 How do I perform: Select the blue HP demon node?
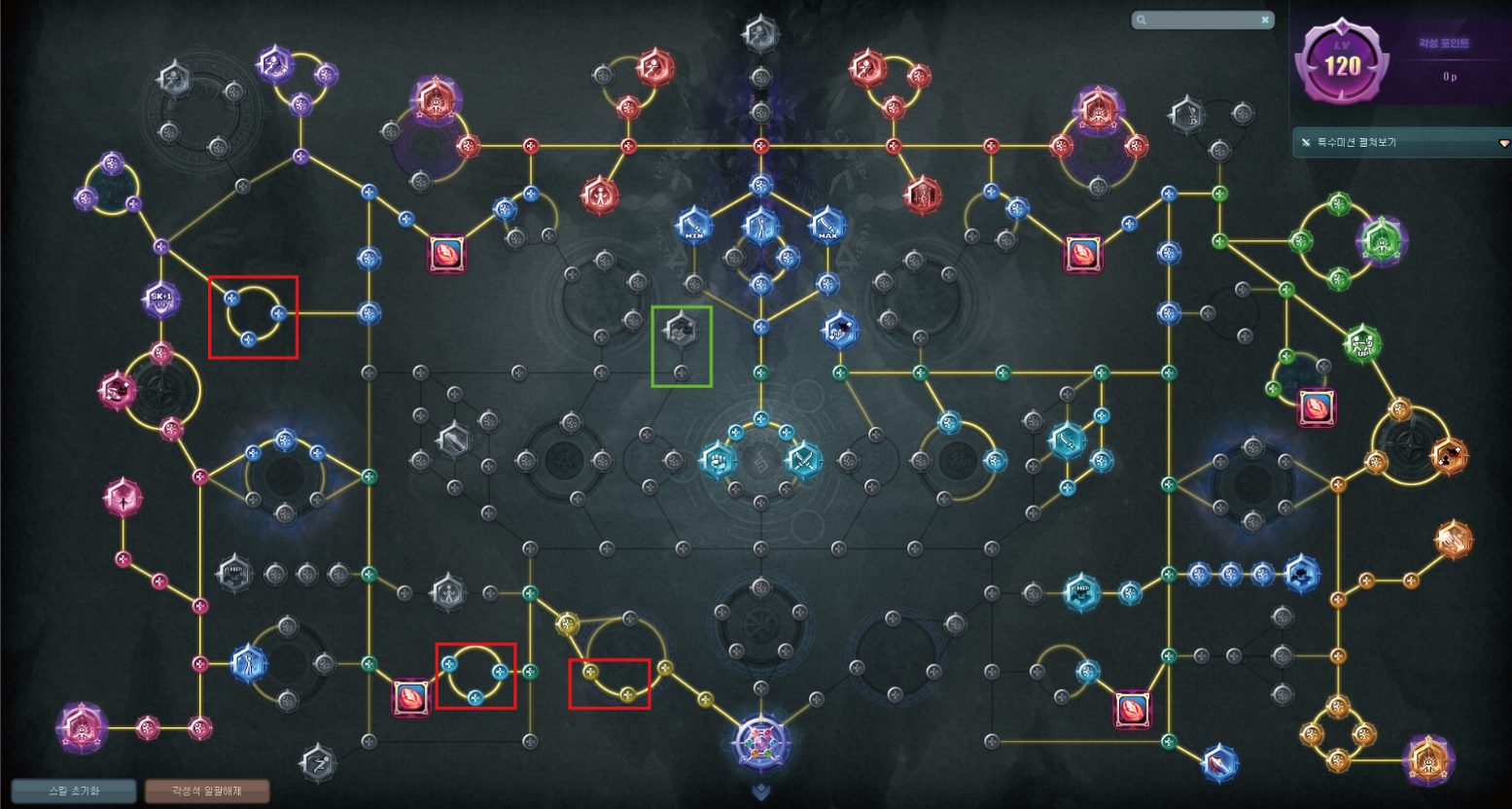pos(840,331)
